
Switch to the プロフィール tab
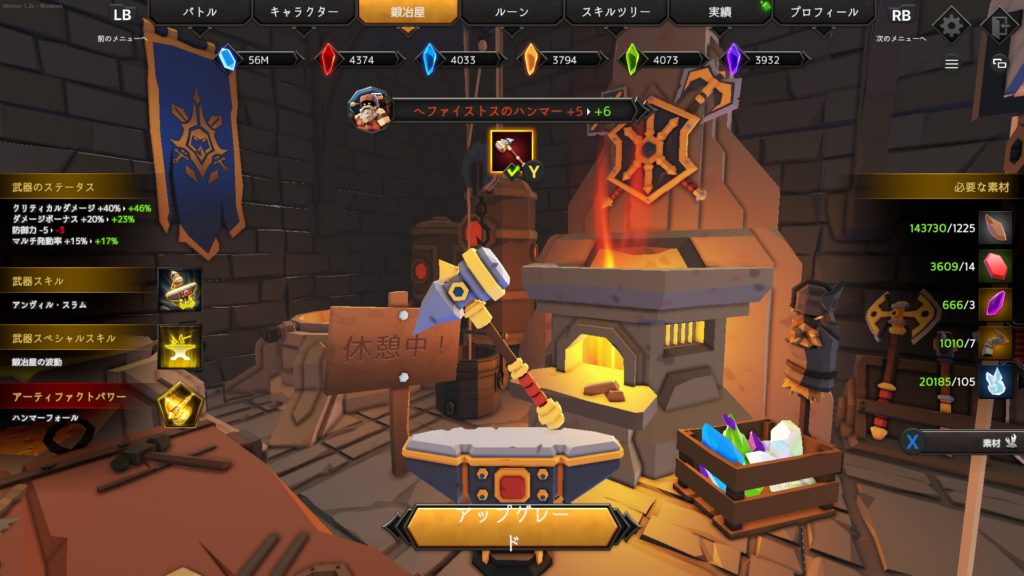coord(823,13)
